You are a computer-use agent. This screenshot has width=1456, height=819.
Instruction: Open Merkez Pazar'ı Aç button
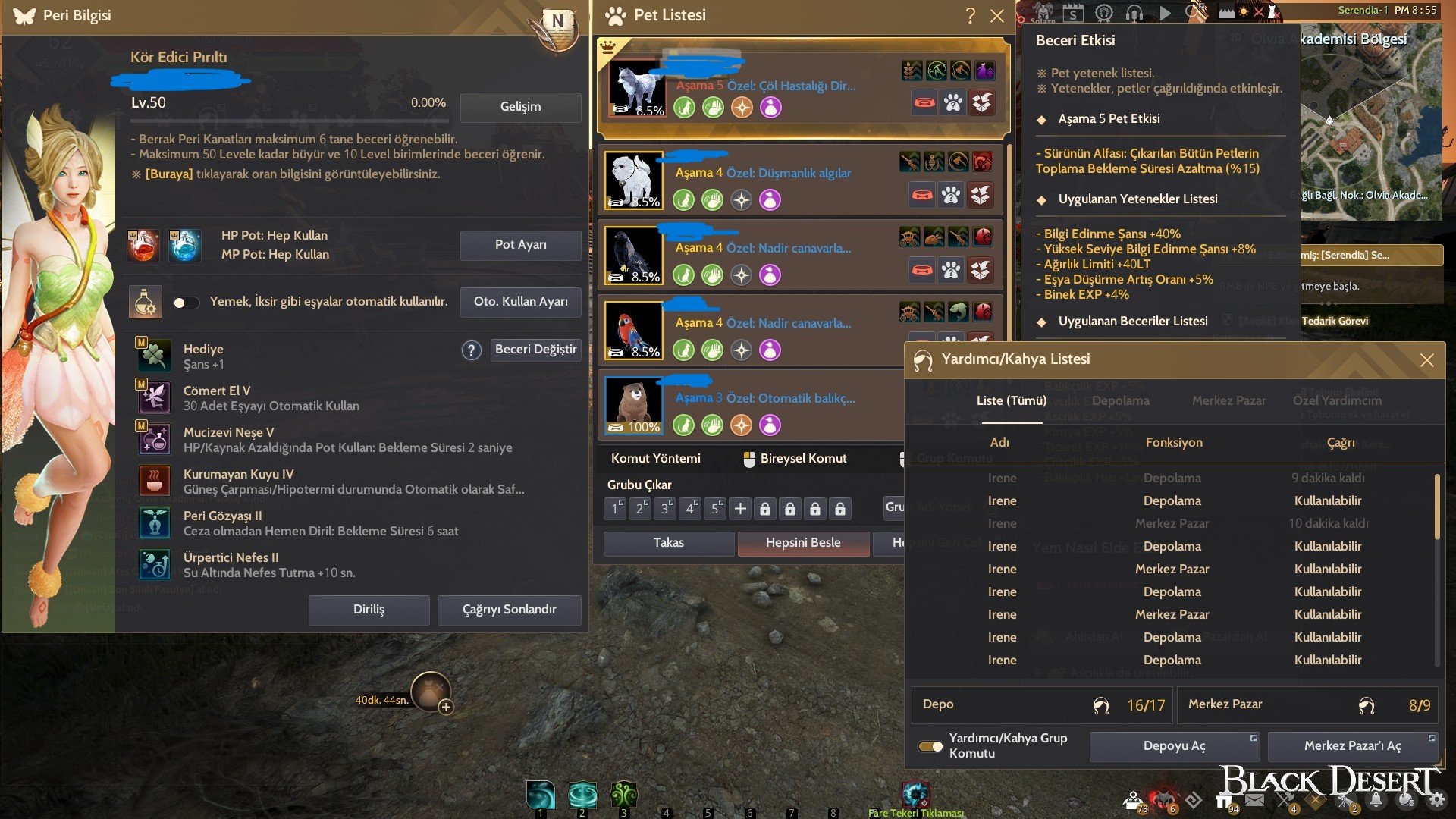[x=1352, y=746]
